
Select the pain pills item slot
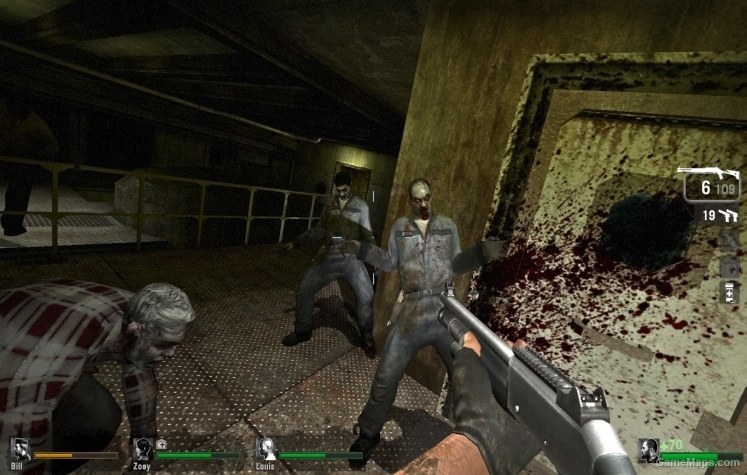click(729, 293)
